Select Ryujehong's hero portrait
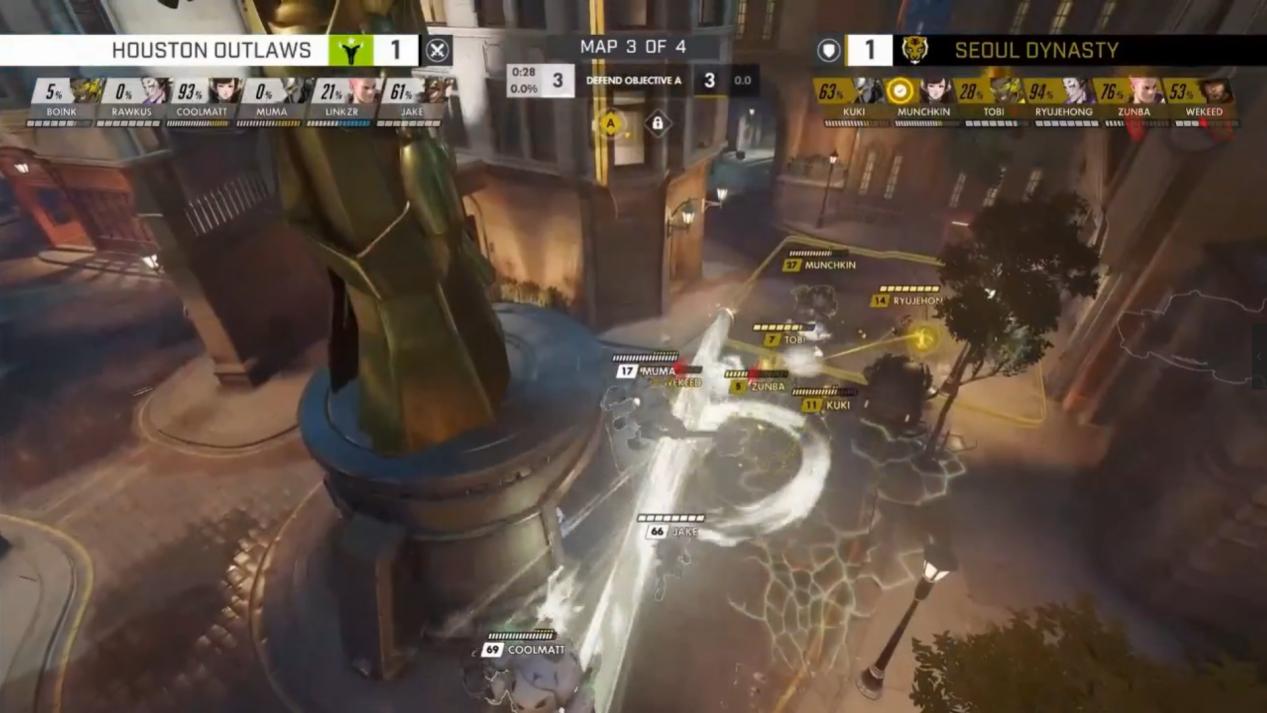Screen dimensions: 1267x713 tap(1076, 92)
